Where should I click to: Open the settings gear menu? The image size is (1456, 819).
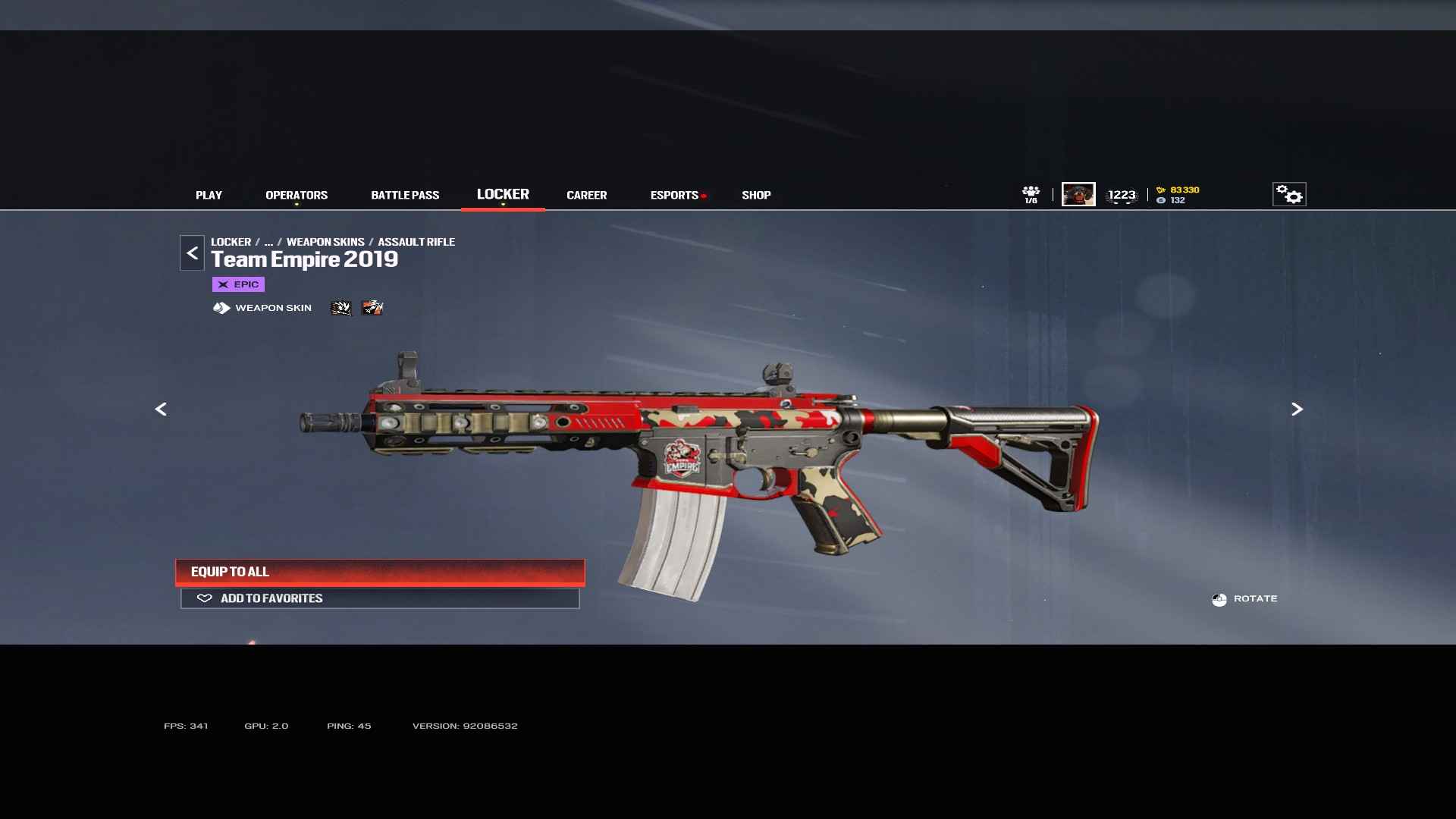point(1289,195)
